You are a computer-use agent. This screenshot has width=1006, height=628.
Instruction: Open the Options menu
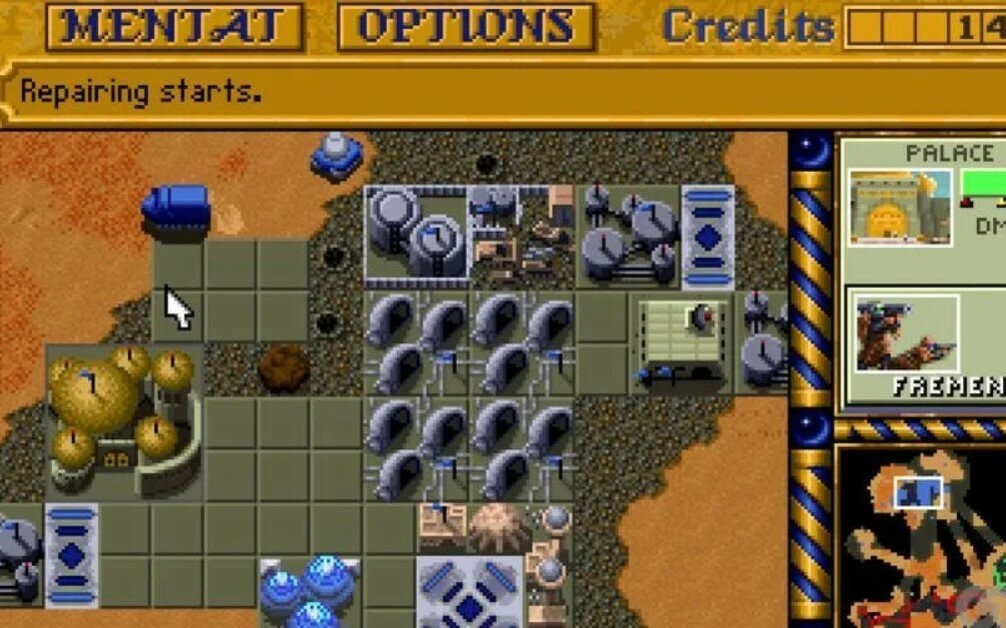466,27
